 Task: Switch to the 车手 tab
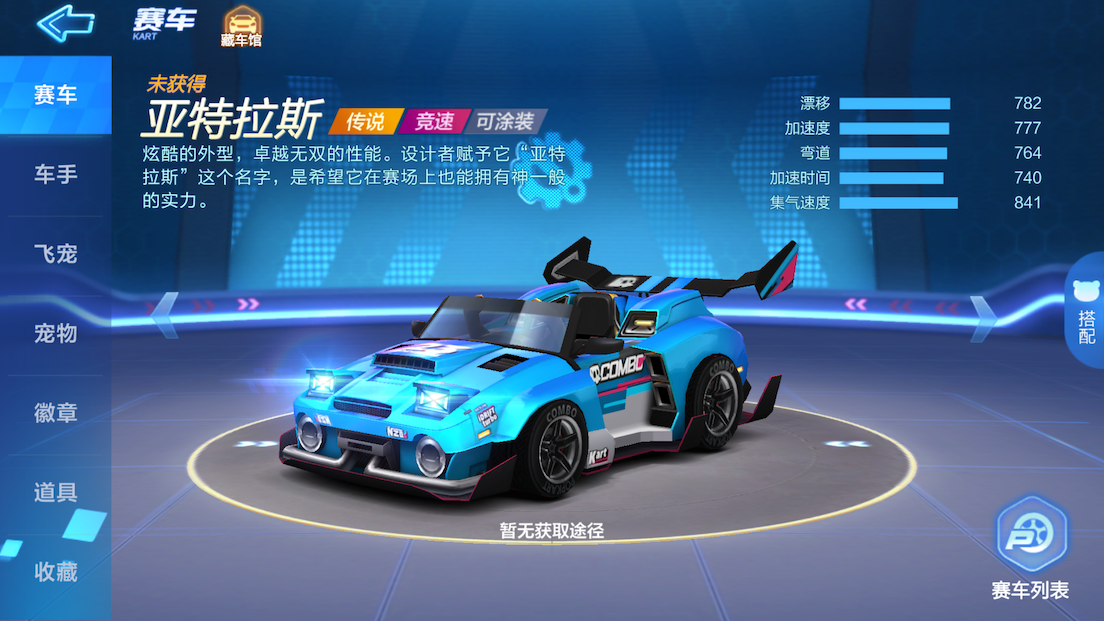pyautogui.click(x=56, y=175)
